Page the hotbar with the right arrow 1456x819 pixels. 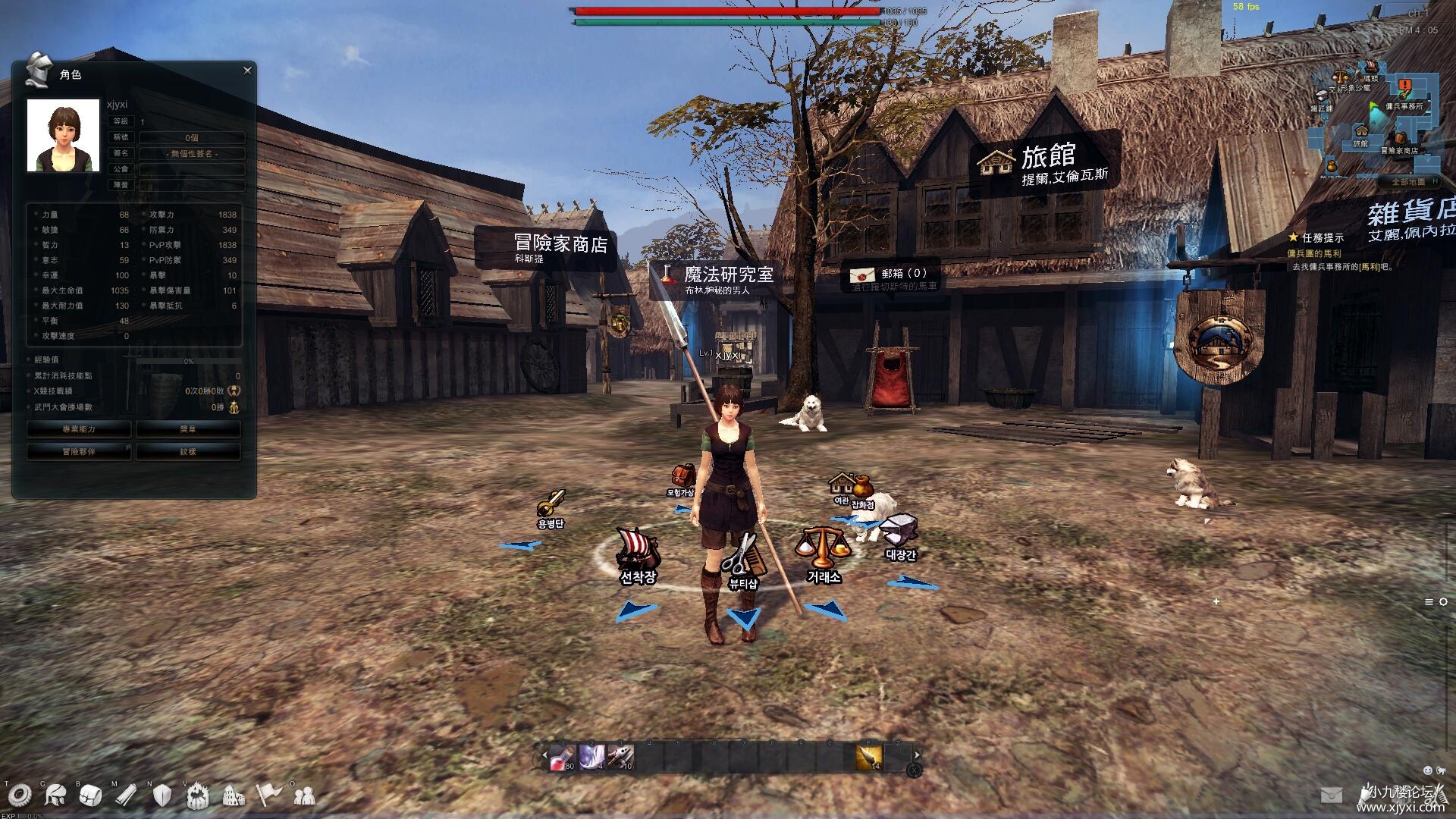coord(917,755)
